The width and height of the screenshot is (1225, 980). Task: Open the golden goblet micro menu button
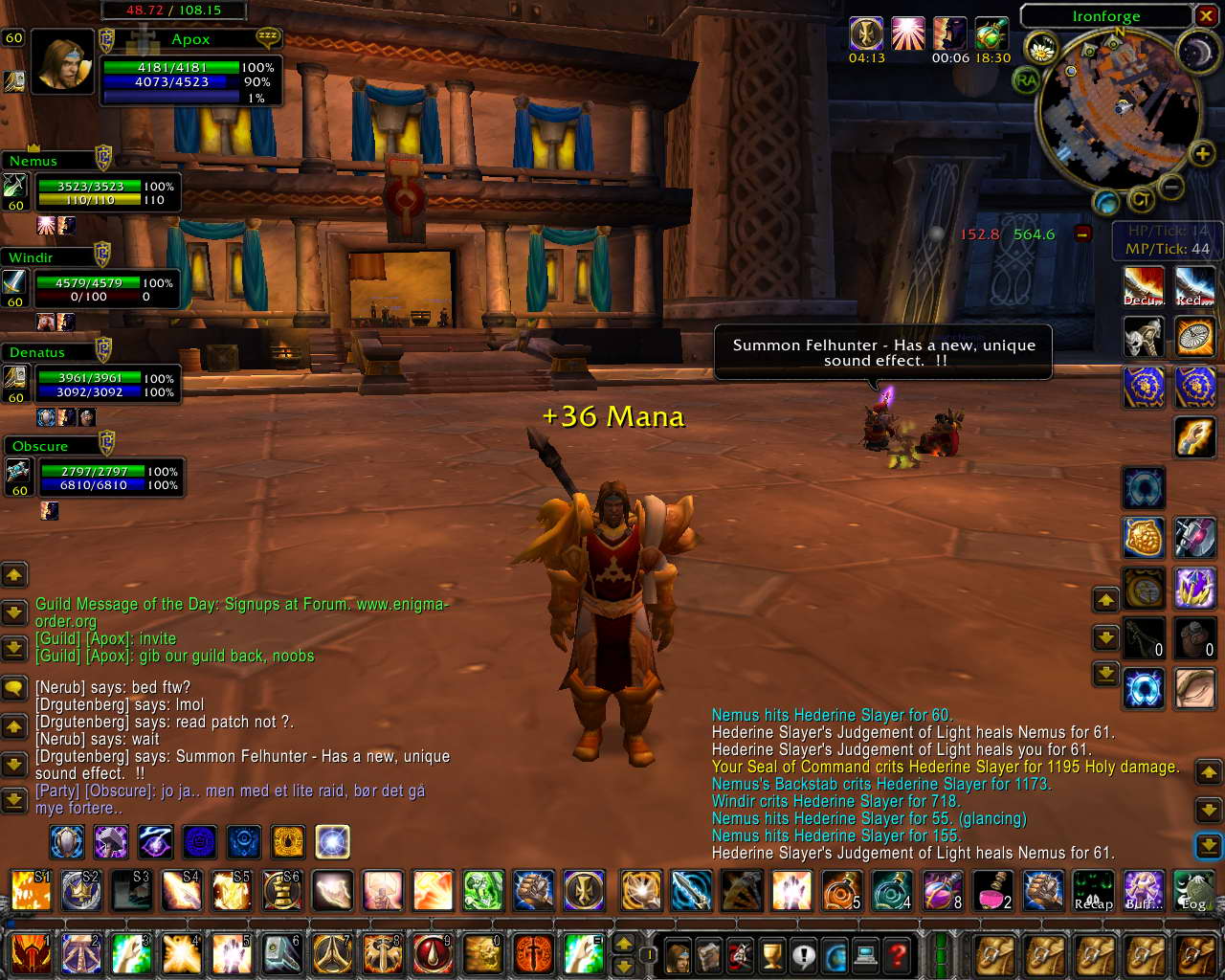click(x=771, y=954)
